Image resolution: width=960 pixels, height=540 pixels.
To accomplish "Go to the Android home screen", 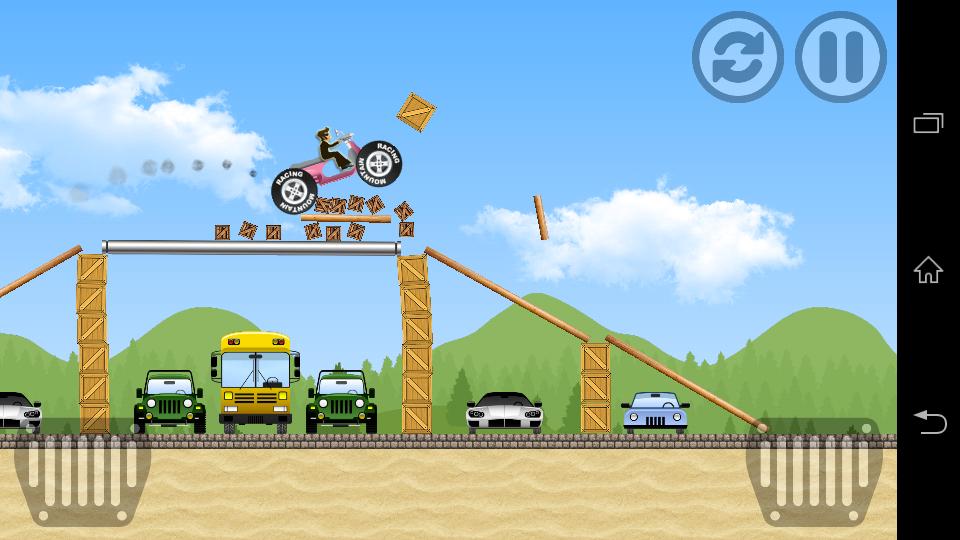I will 928,270.
